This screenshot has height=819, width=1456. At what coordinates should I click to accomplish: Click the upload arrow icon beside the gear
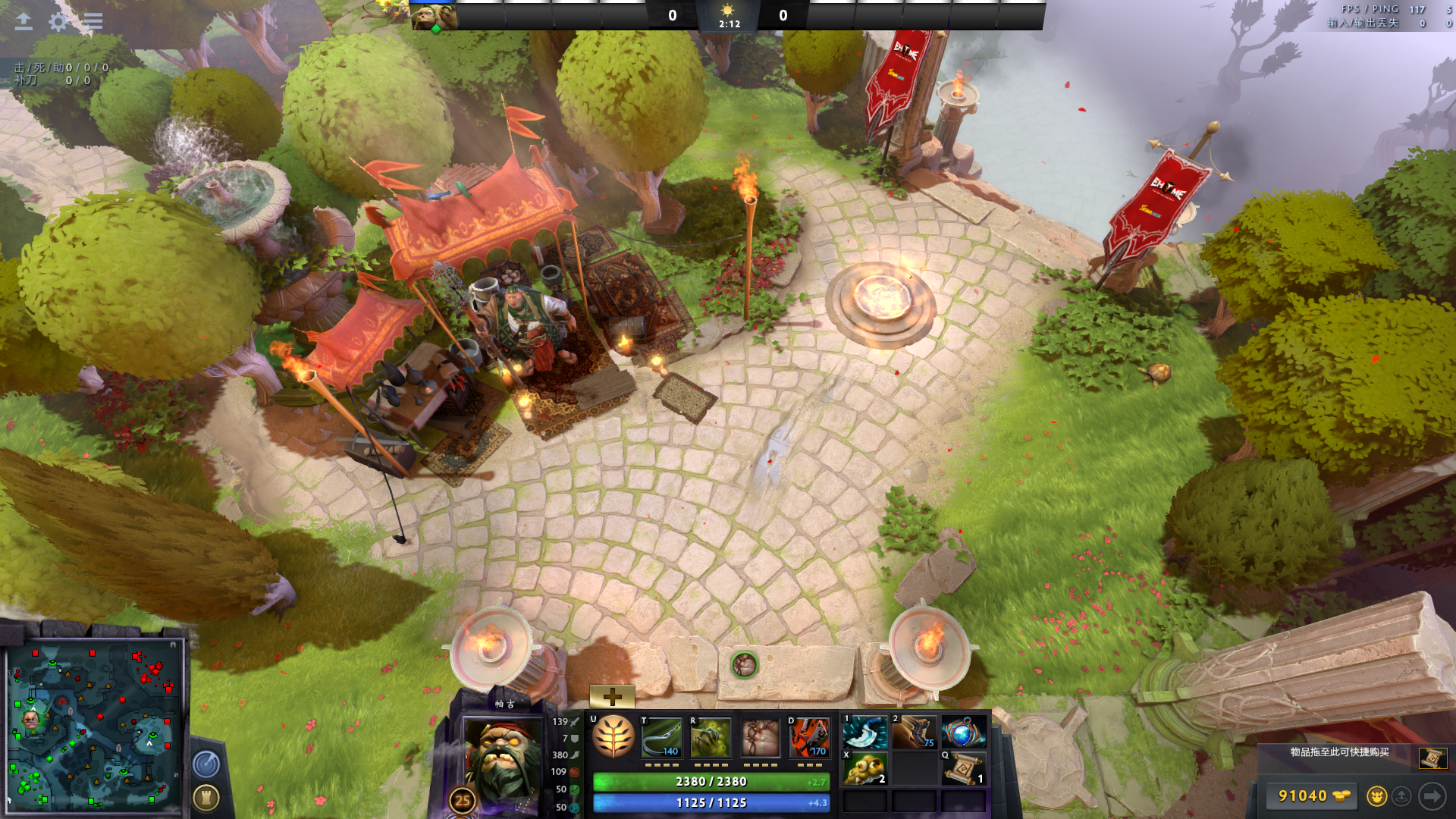[x=24, y=21]
